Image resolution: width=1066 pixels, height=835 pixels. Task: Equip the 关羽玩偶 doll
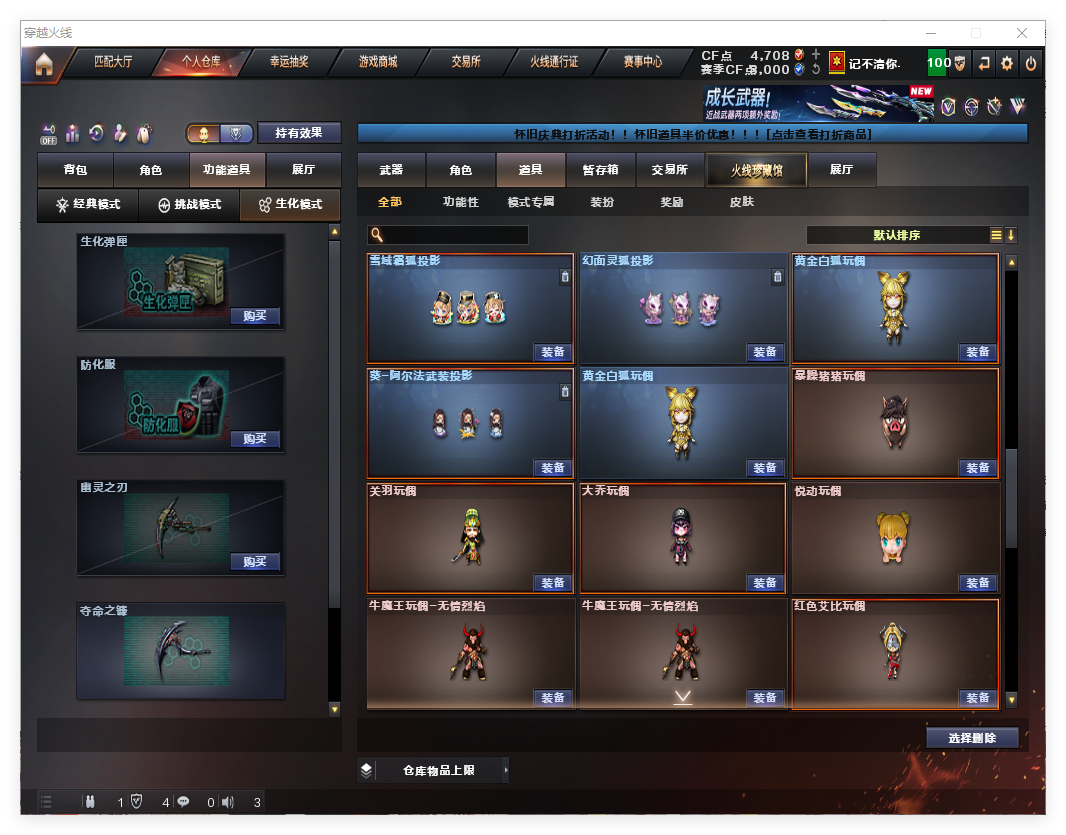coord(553,583)
